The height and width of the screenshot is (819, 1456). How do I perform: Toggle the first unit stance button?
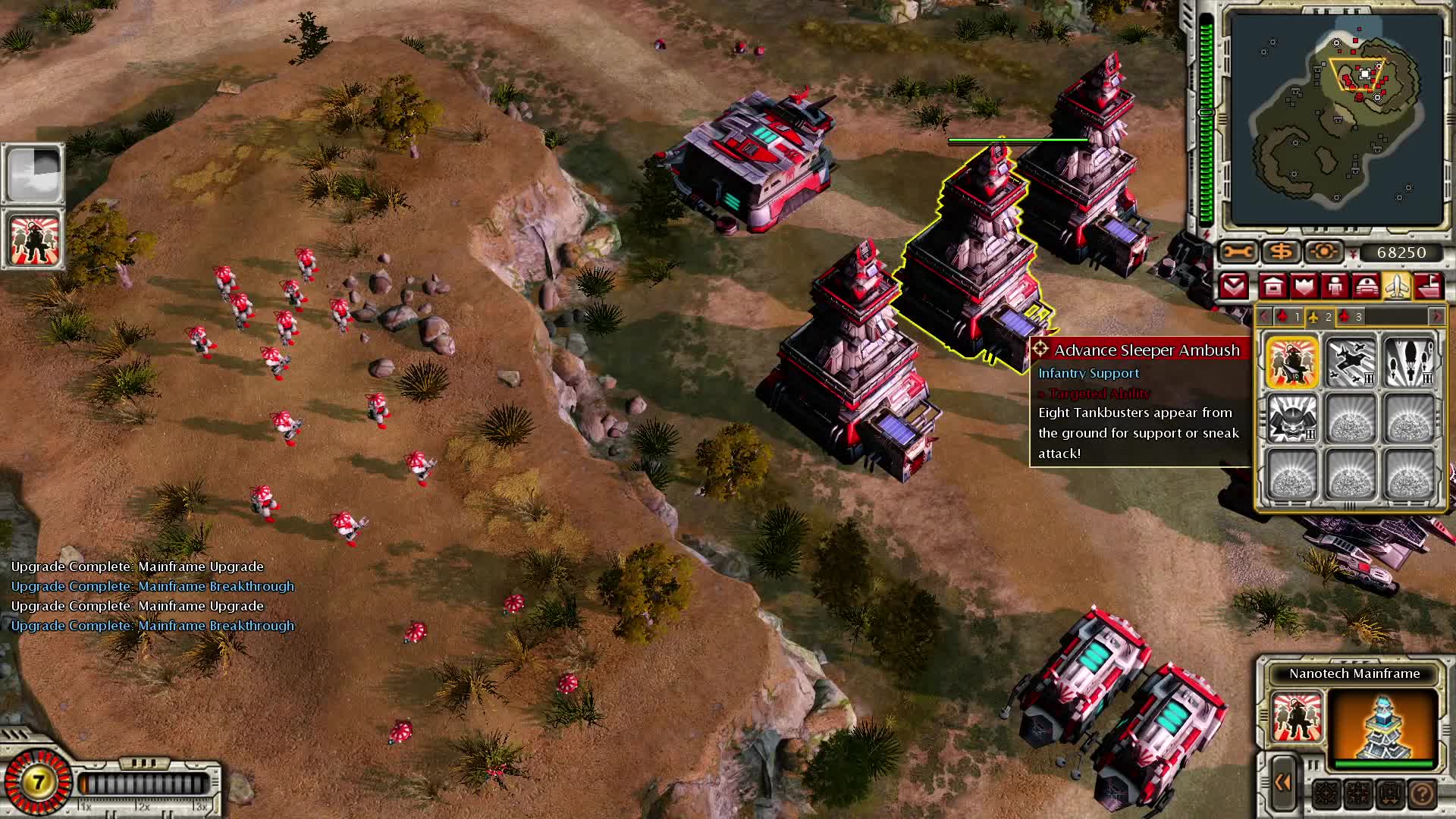tap(1326, 794)
